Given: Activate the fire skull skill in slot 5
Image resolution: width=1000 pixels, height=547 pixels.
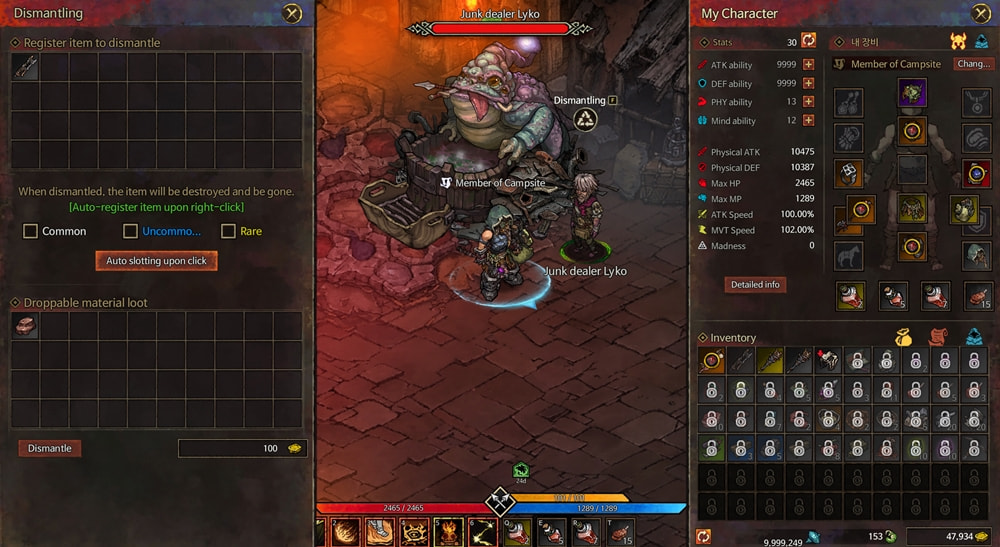Looking at the screenshot, I should tap(448, 532).
